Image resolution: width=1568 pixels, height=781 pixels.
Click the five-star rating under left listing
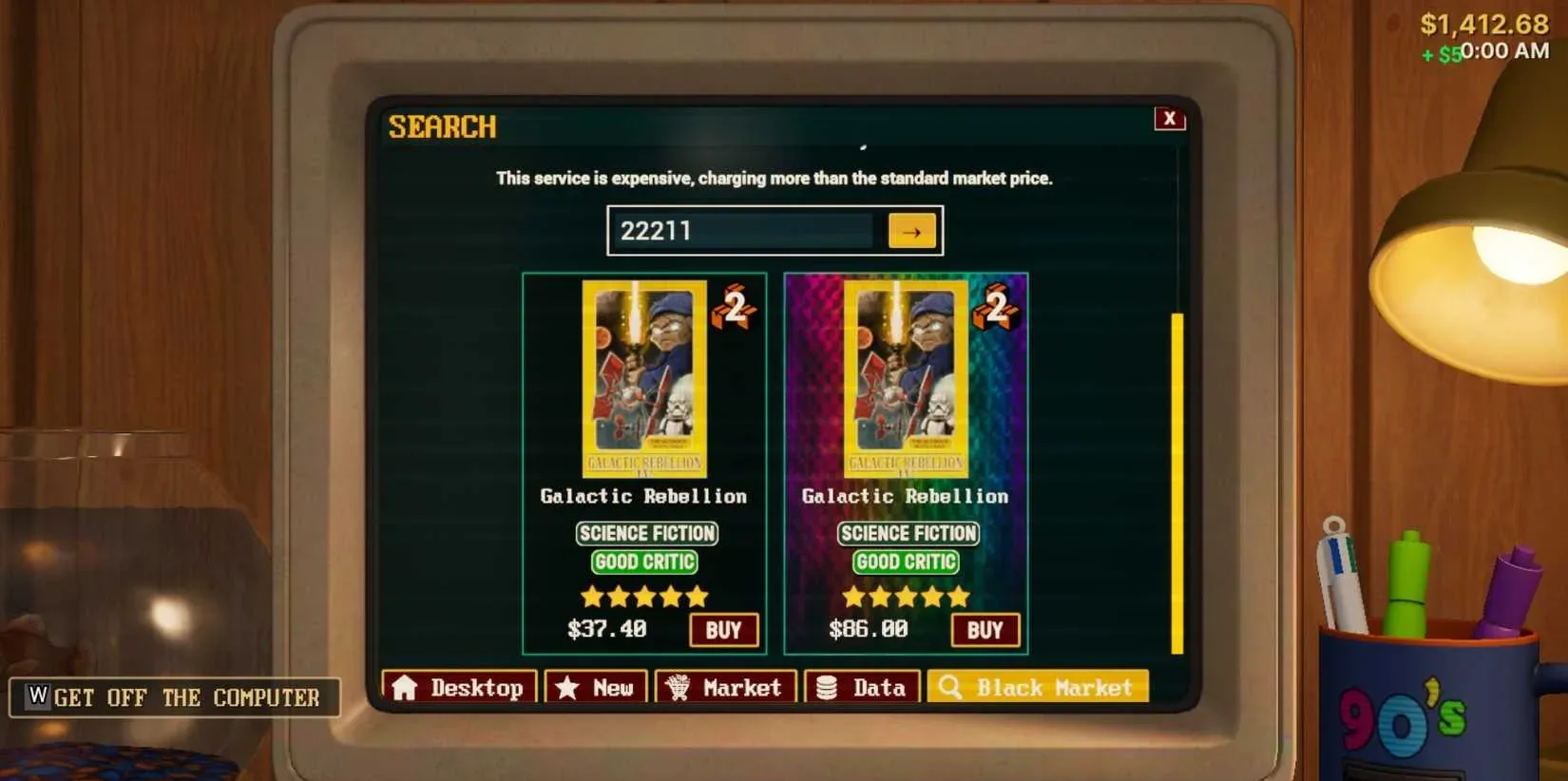tap(644, 596)
